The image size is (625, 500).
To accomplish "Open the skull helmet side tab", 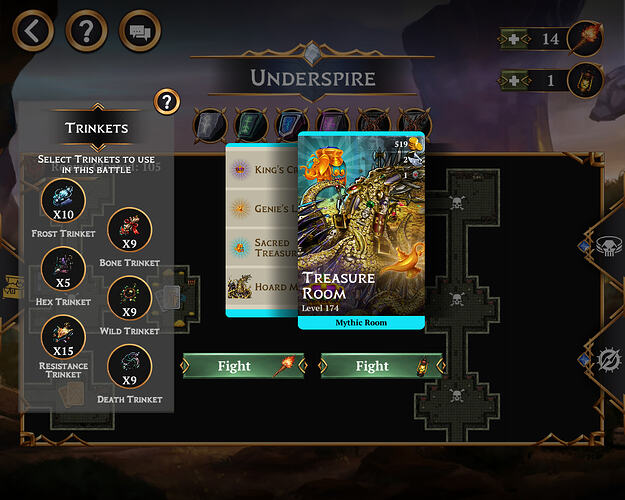I will click(x=607, y=246).
